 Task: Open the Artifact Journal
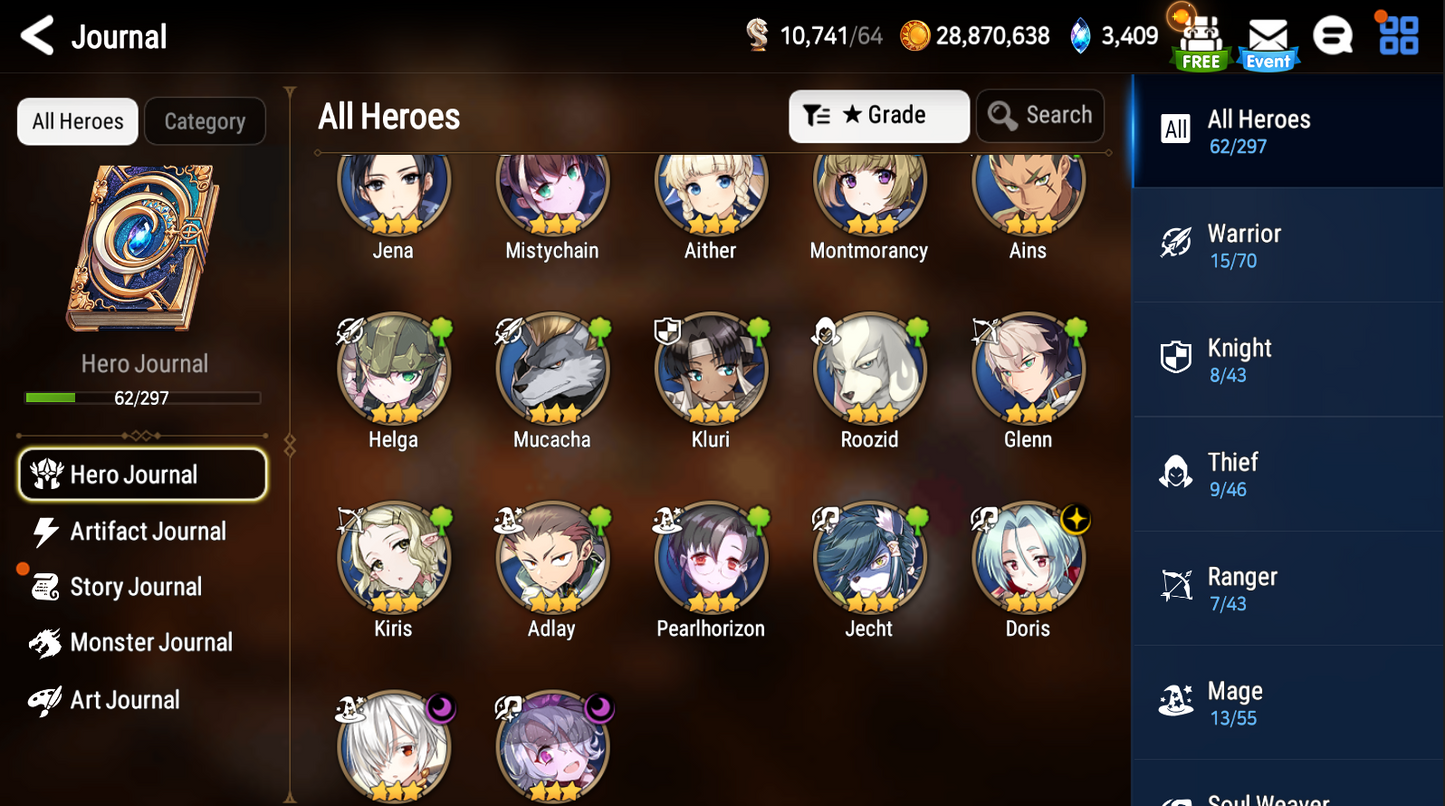pos(147,531)
